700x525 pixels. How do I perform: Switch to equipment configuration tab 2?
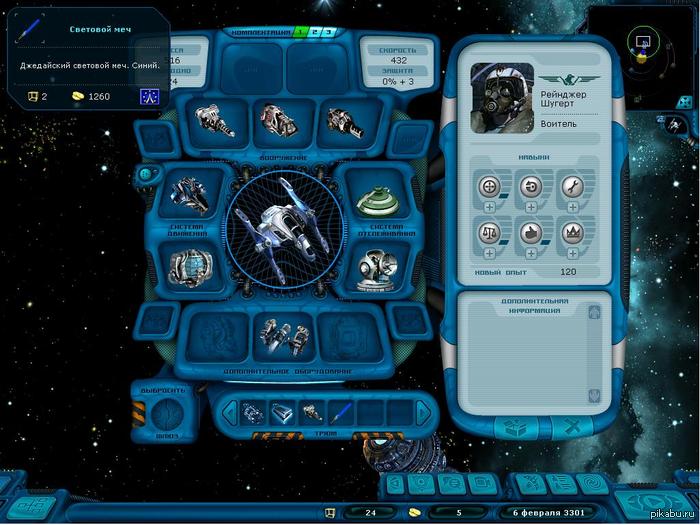pyautogui.click(x=312, y=33)
